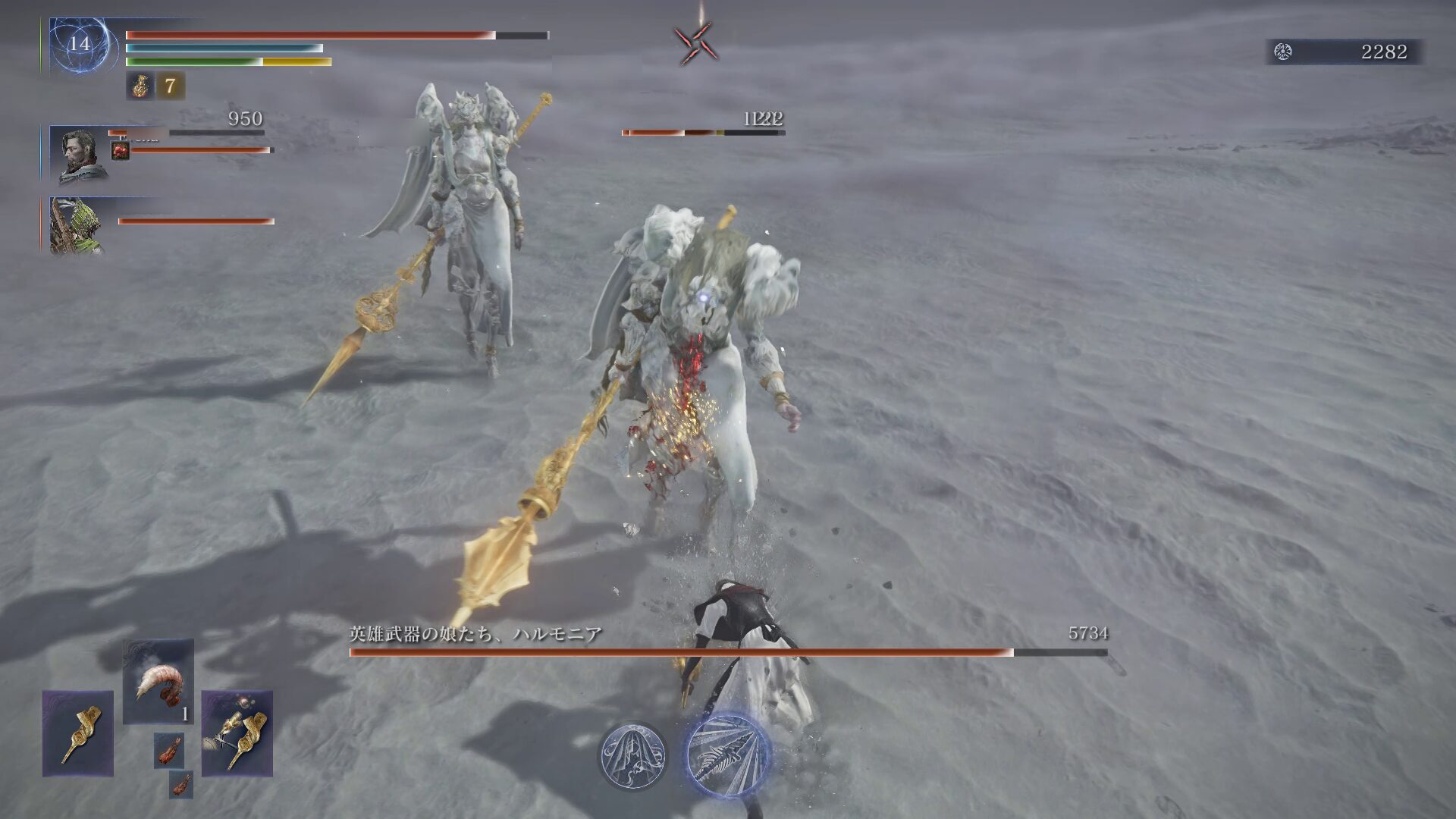
Task: Use the shrimp consumable item slot
Action: click(158, 681)
